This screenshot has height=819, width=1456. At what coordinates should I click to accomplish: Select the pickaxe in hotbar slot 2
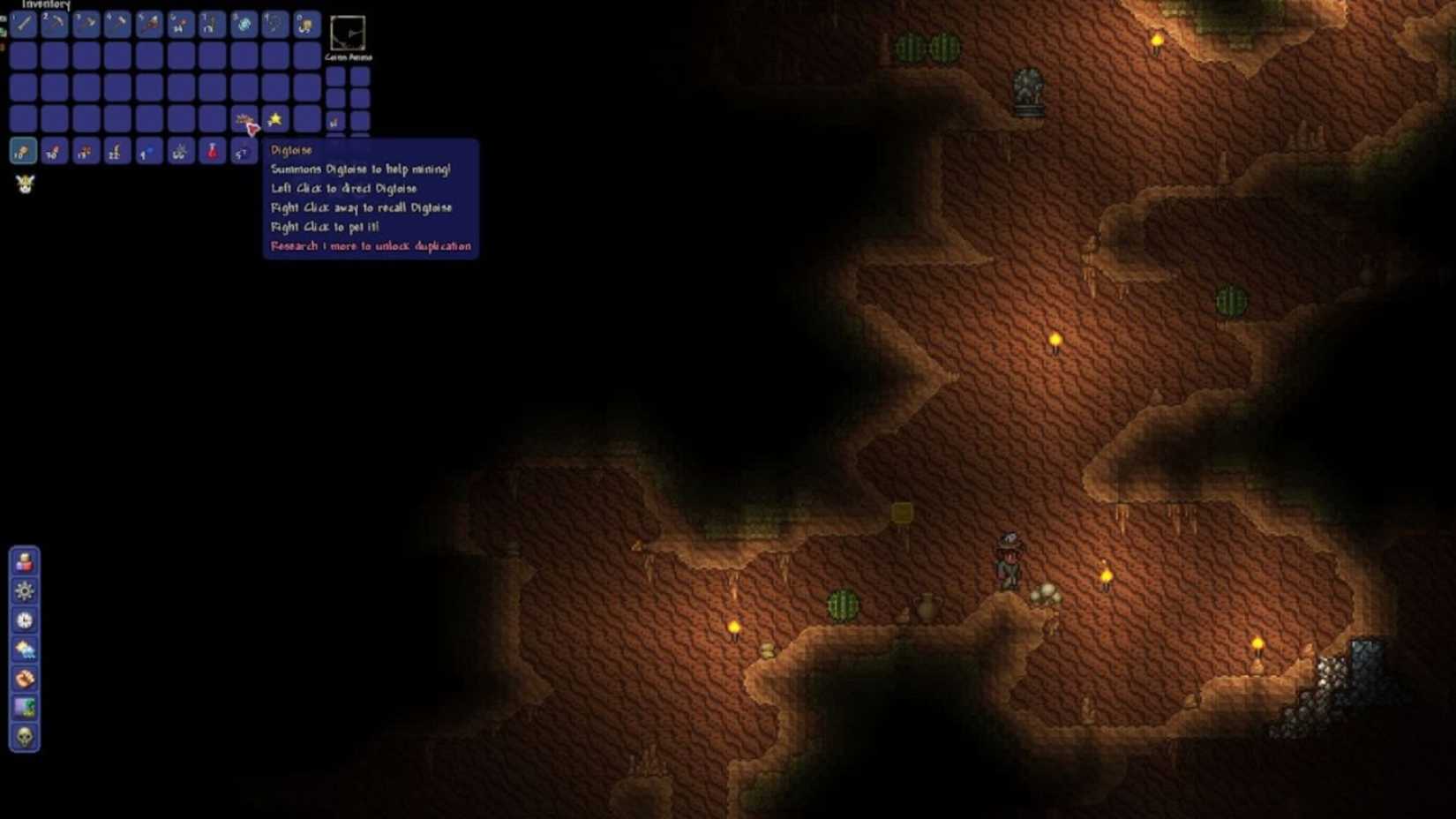[54, 25]
